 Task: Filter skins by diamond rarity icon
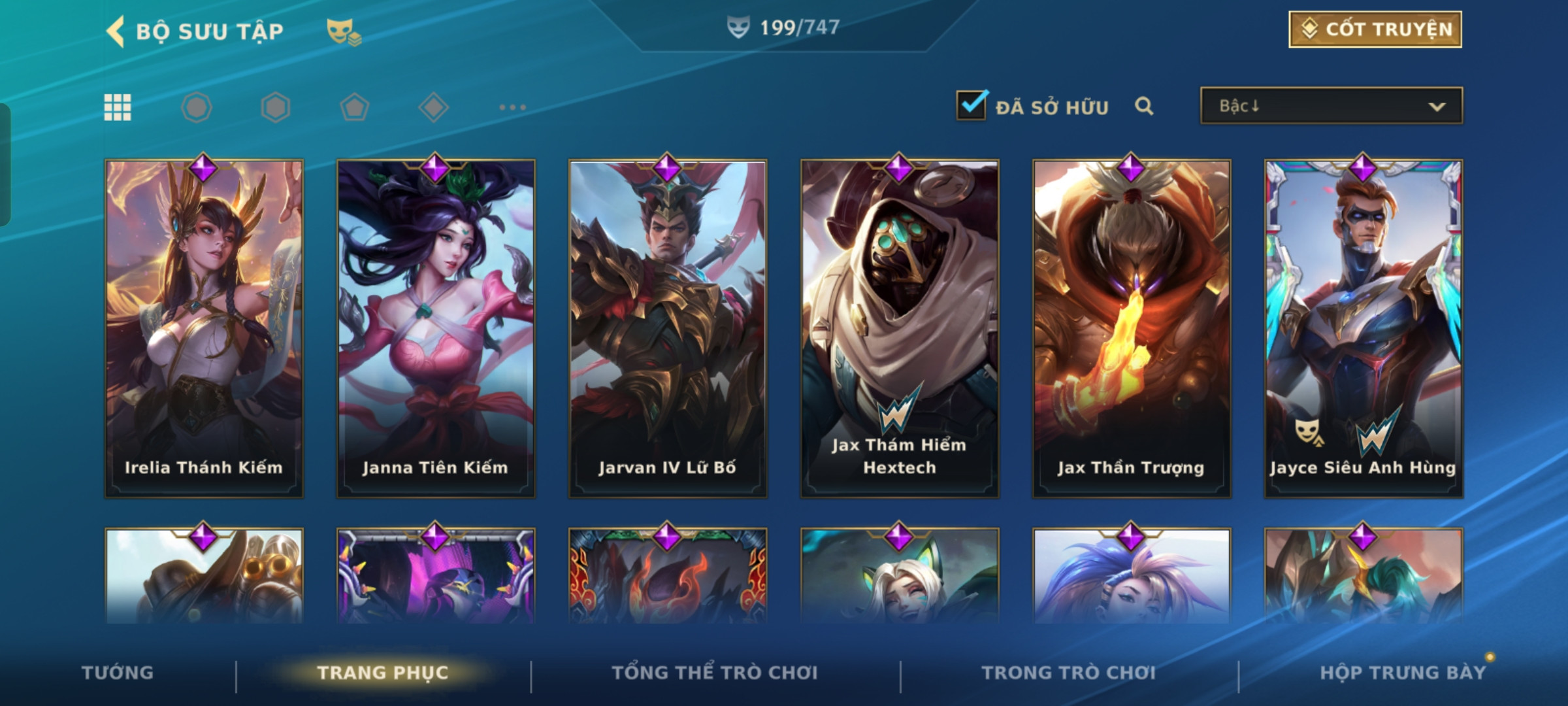click(x=433, y=107)
